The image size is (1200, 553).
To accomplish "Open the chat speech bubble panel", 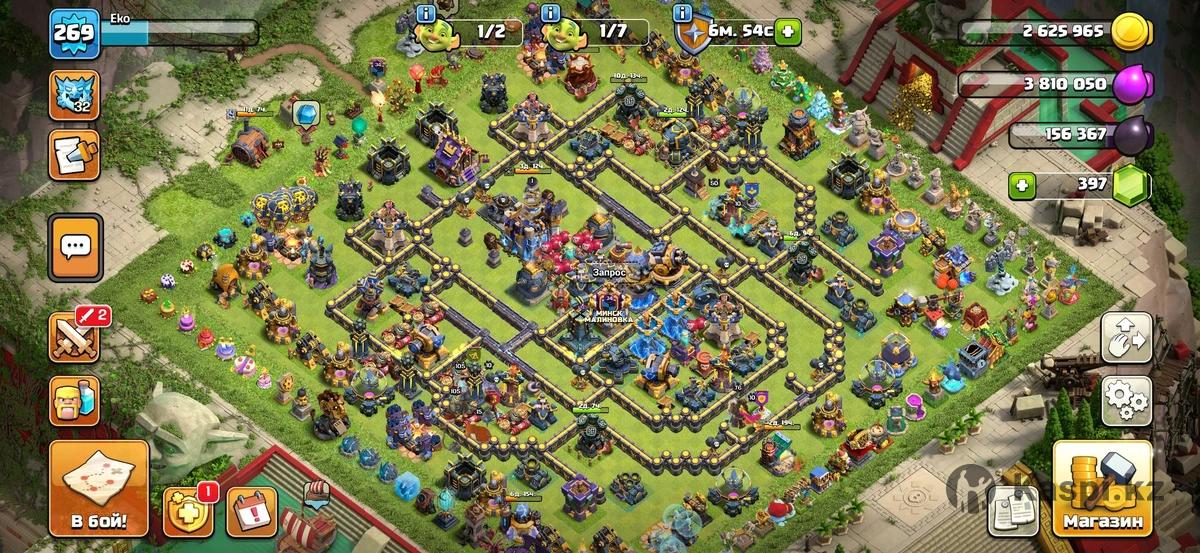I will (x=75, y=246).
